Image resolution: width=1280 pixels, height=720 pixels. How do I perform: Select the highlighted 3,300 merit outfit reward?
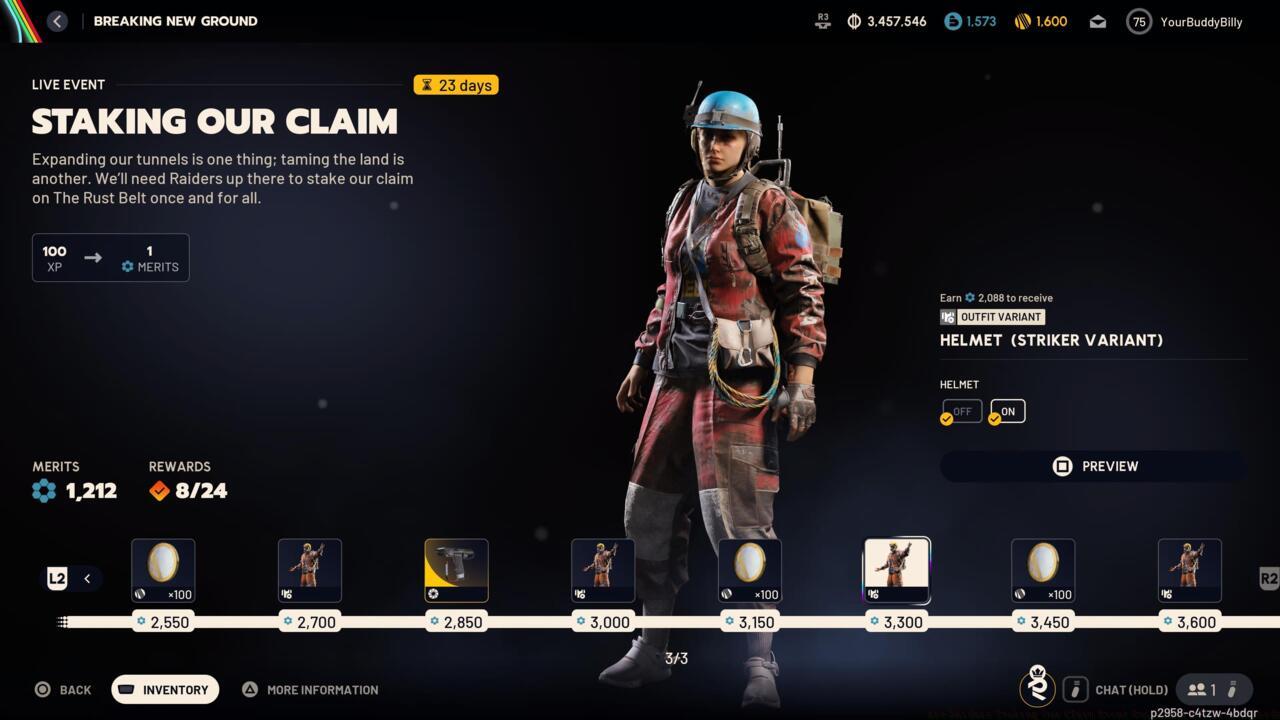click(x=896, y=570)
